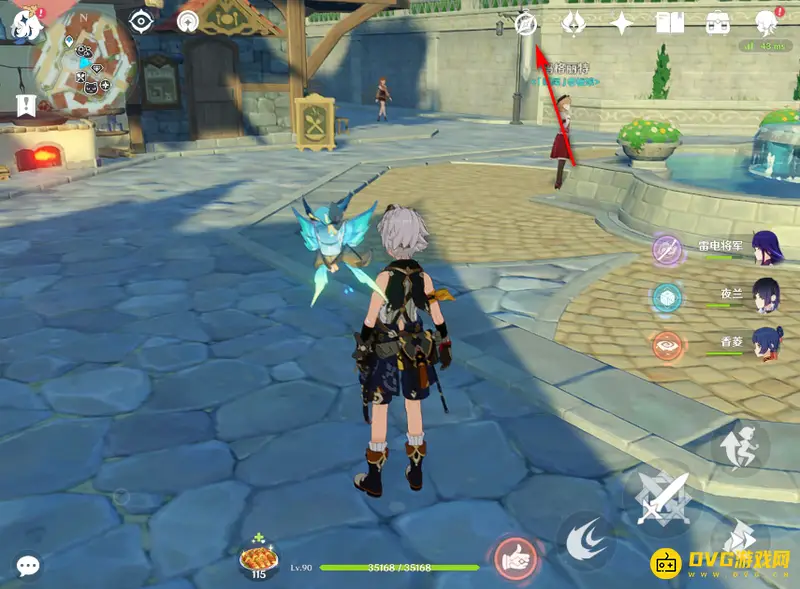Image resolution: width=800 pixels, height=589 pixels.
Task: Open the compass Events icon
Action: coord(526,23)
